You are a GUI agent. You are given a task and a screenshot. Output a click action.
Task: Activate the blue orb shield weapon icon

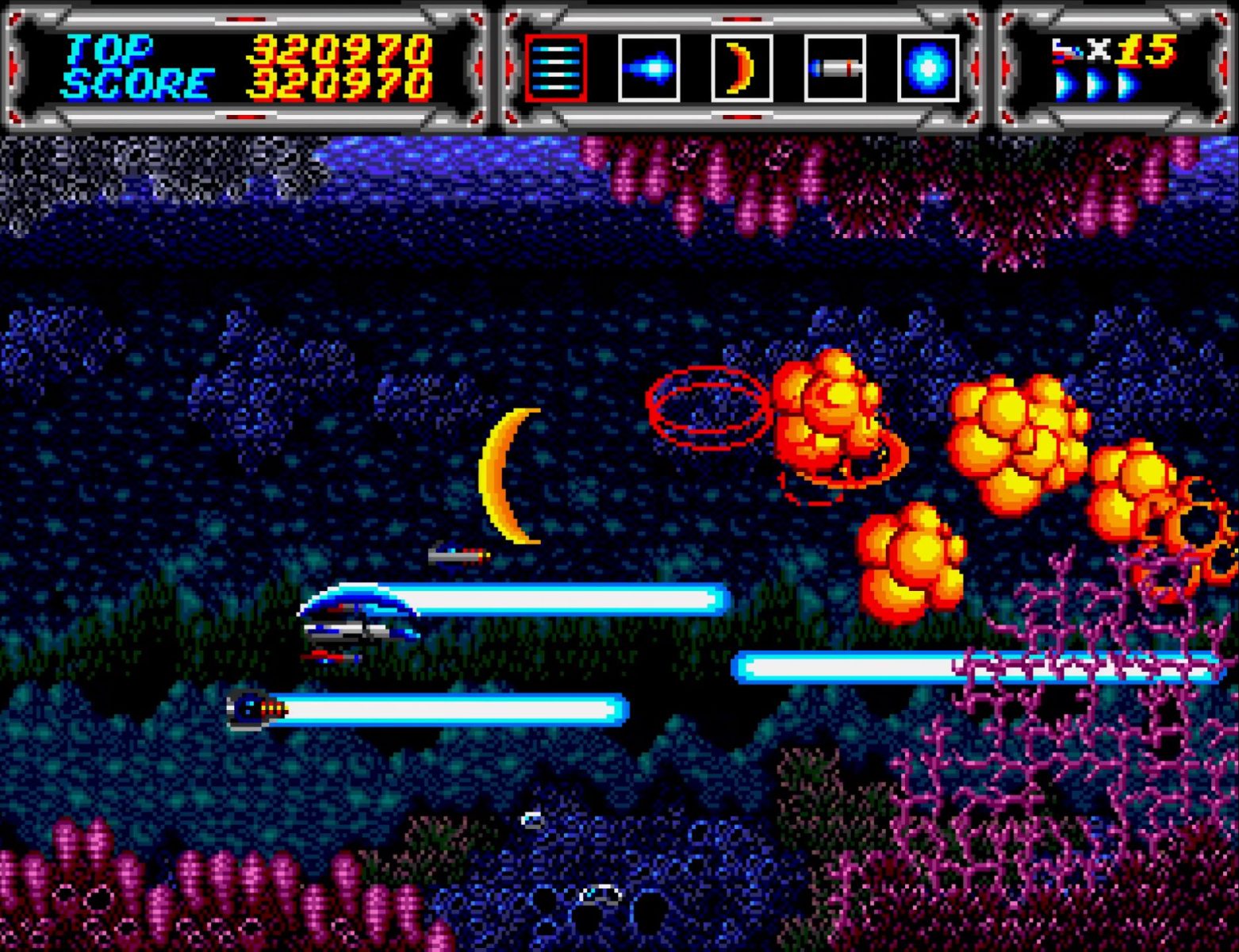(927, 68)
